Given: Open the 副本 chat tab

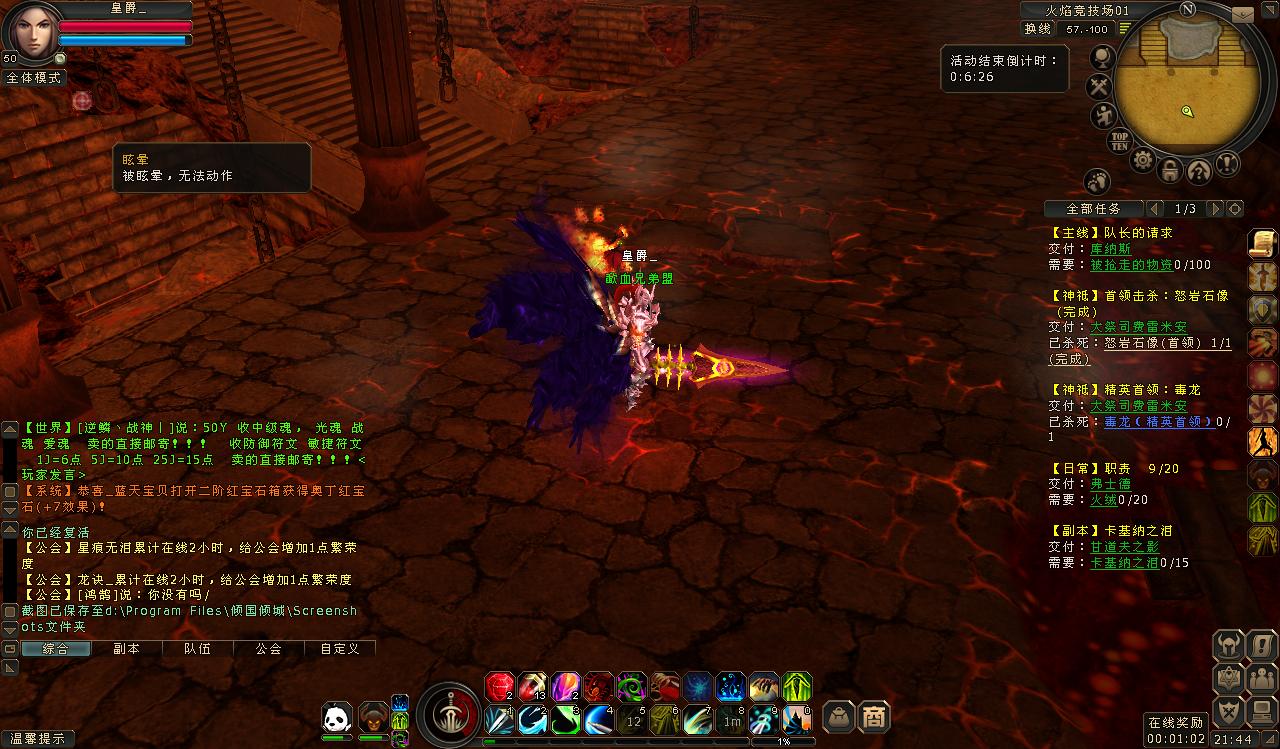Looking at the screenshot, I should coord(126,648).
